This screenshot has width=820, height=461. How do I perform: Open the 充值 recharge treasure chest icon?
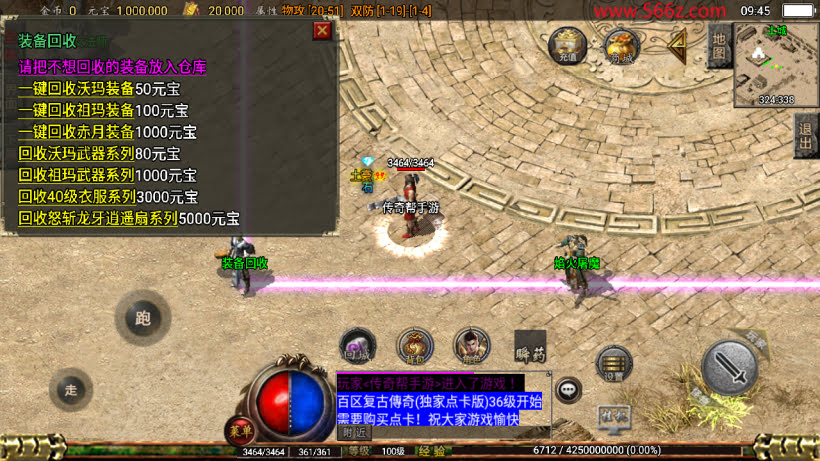coord(568,44)
